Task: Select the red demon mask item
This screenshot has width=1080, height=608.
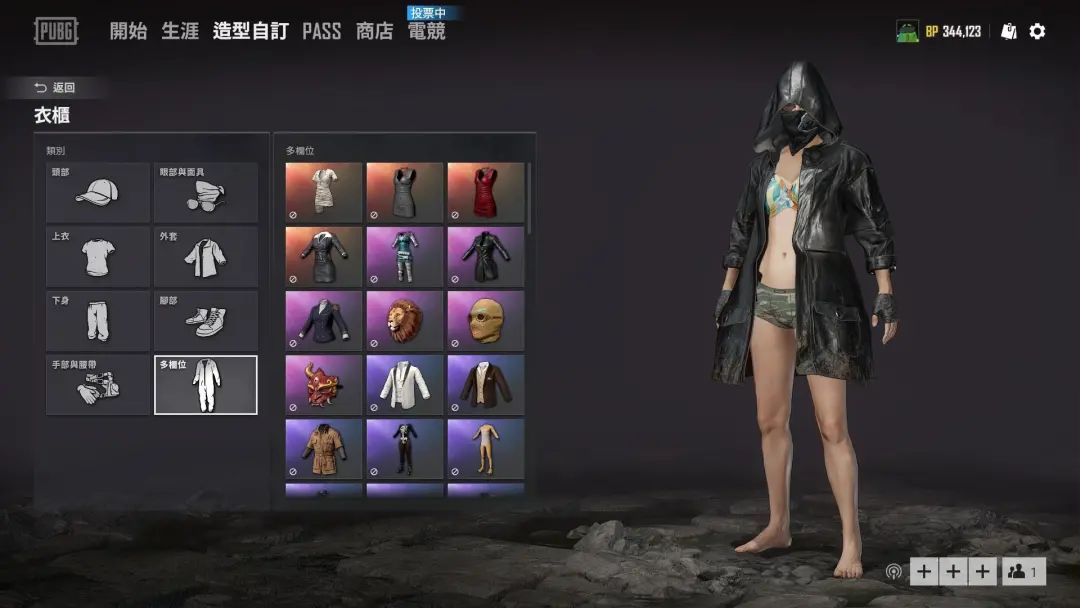Action: [324, 384]
